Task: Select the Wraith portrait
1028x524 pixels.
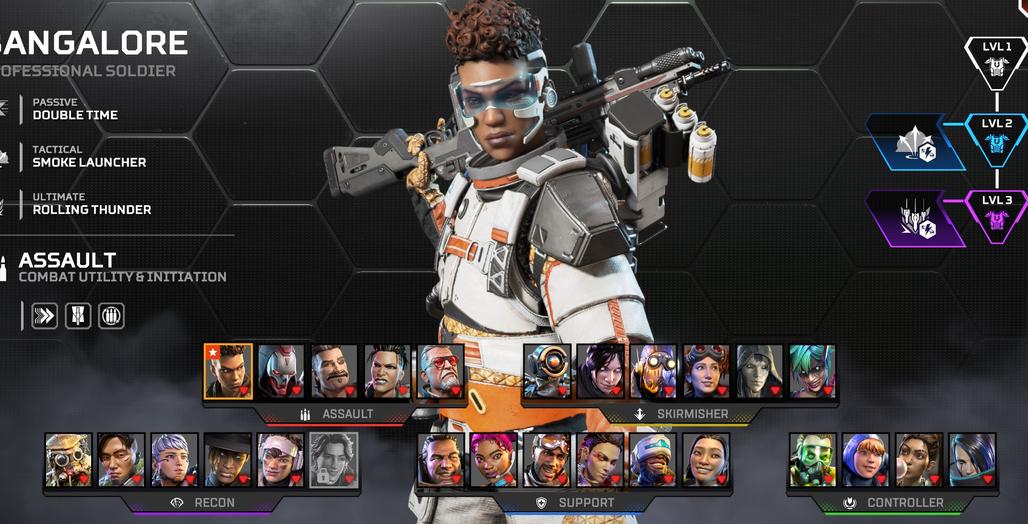Action: click(x=601, y=371)
